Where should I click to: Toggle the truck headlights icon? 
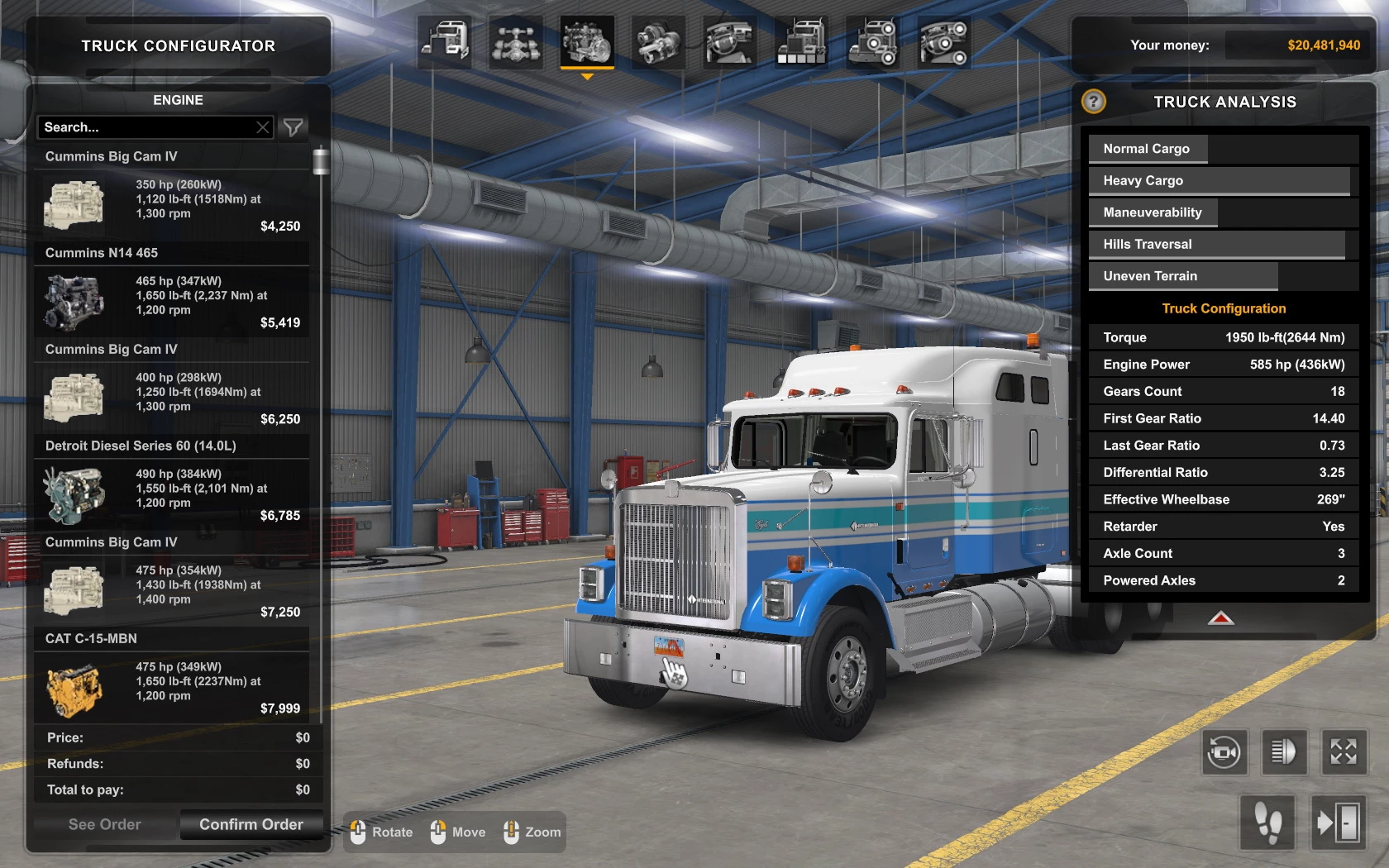pyautogui.click(x=1282, y=753)
